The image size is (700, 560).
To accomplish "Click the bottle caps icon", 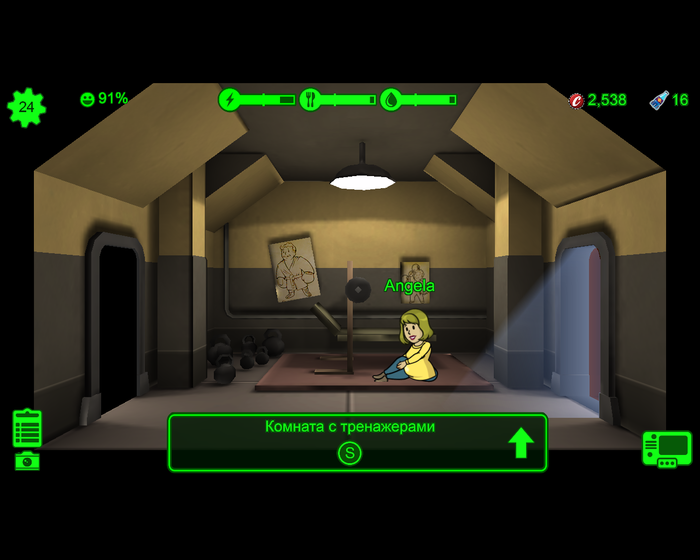I will click(576, 100).
